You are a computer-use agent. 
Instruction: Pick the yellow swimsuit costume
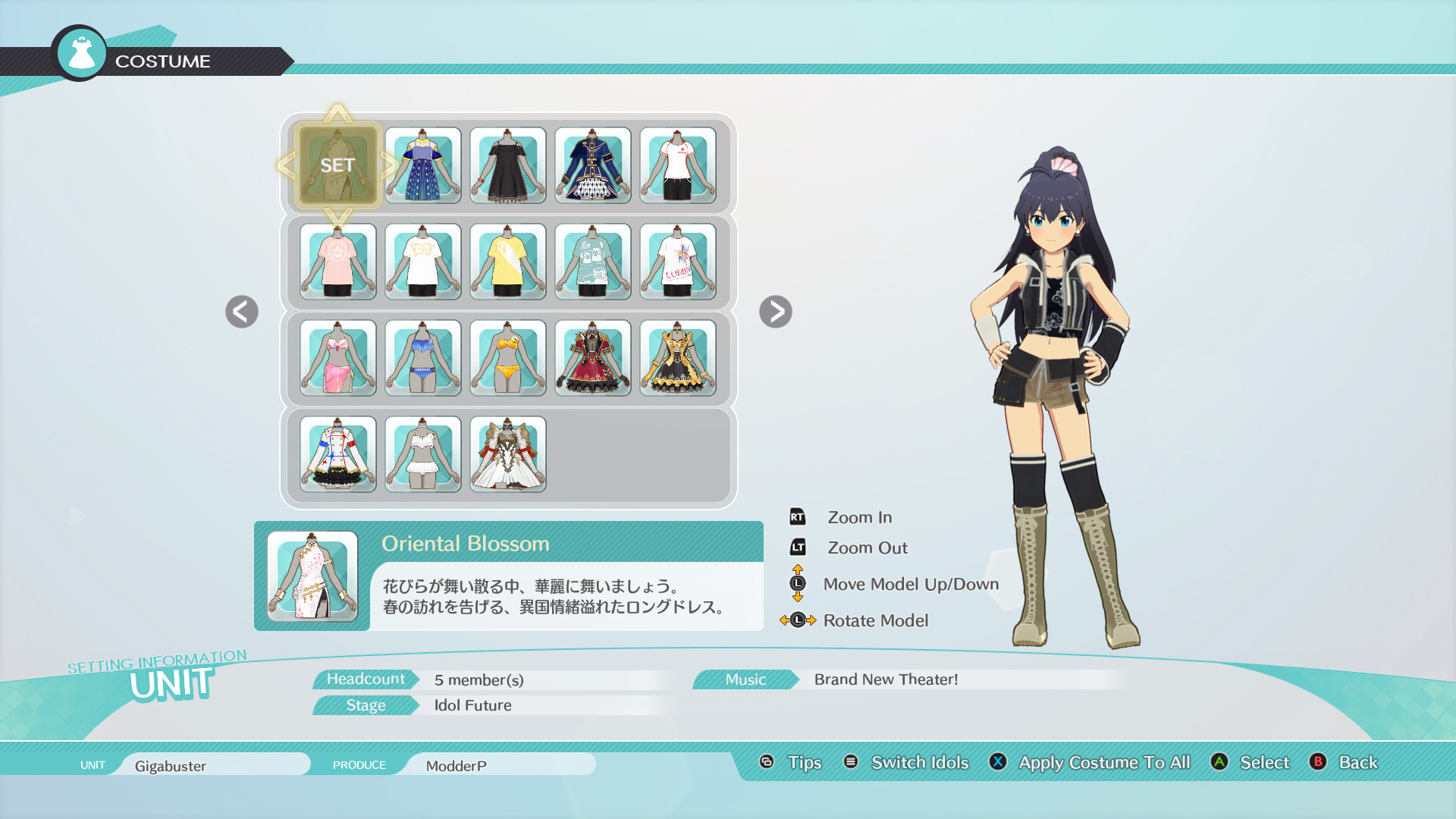[x=508, y=358]
